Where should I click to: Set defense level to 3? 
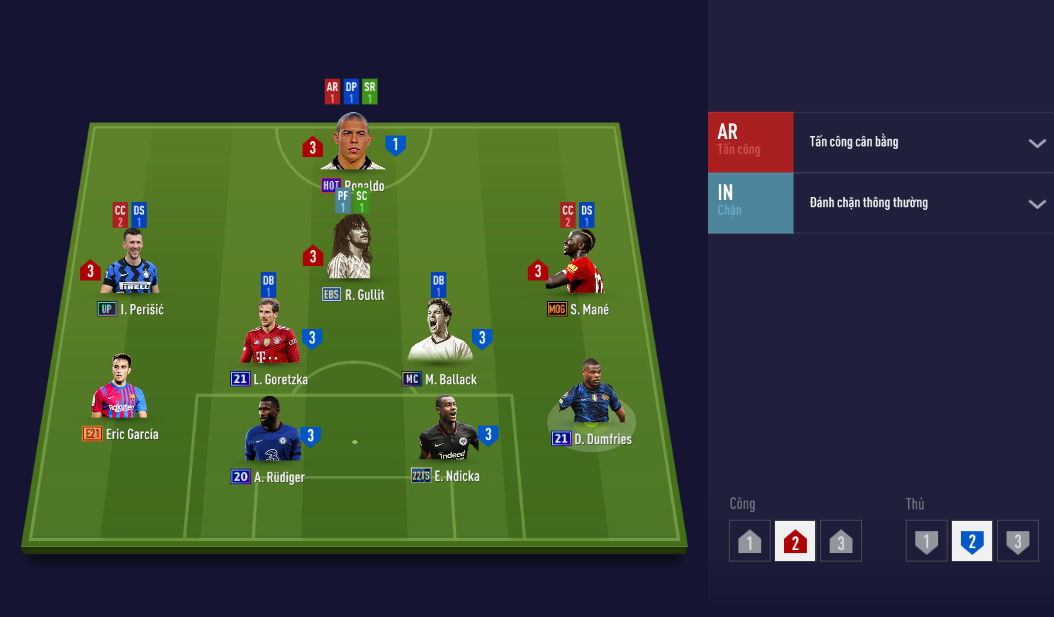pyautogui.click(x=1018, y=542)
